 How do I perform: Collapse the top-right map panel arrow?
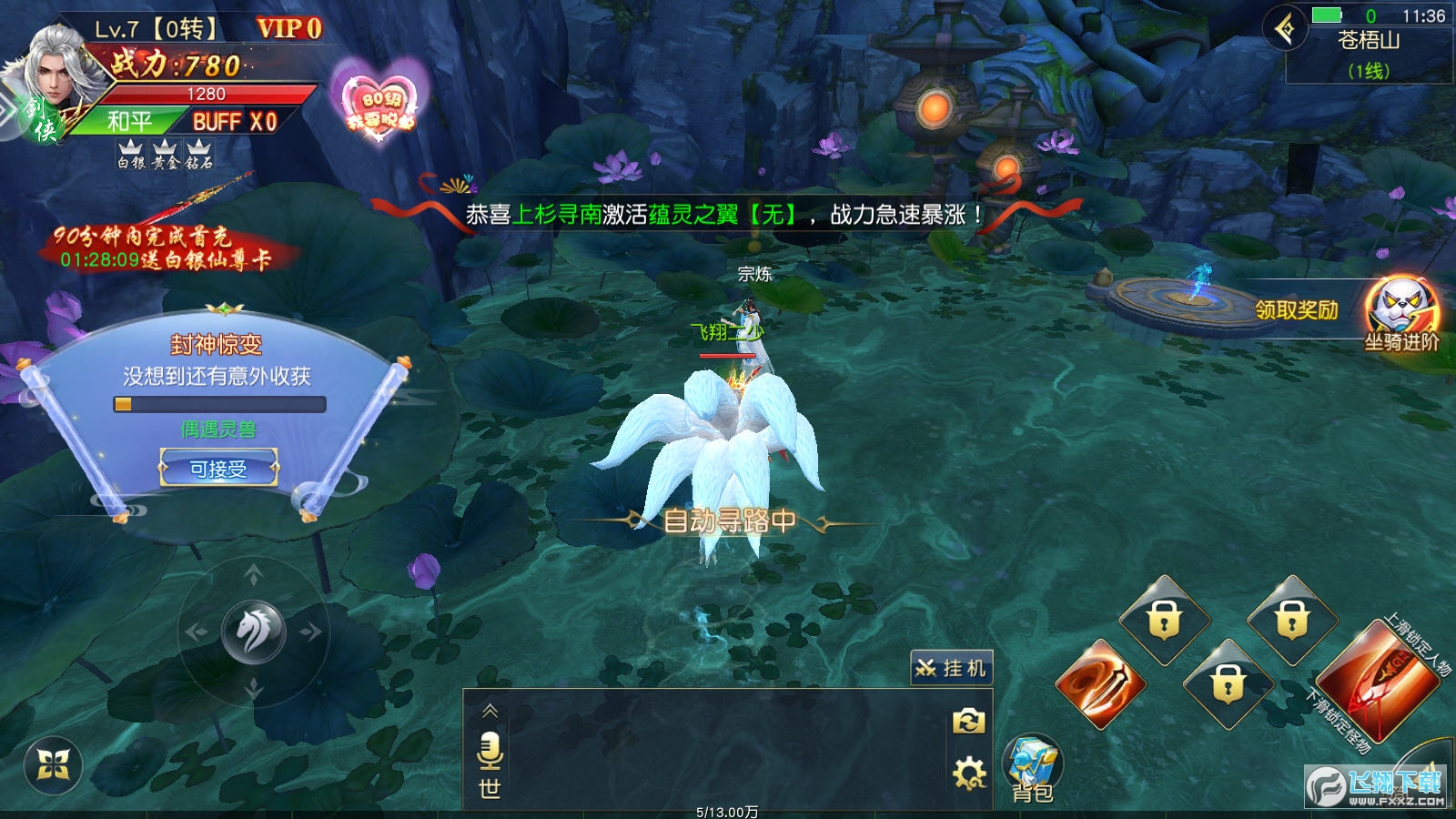pyautogui.click(x=1285, y=29)
